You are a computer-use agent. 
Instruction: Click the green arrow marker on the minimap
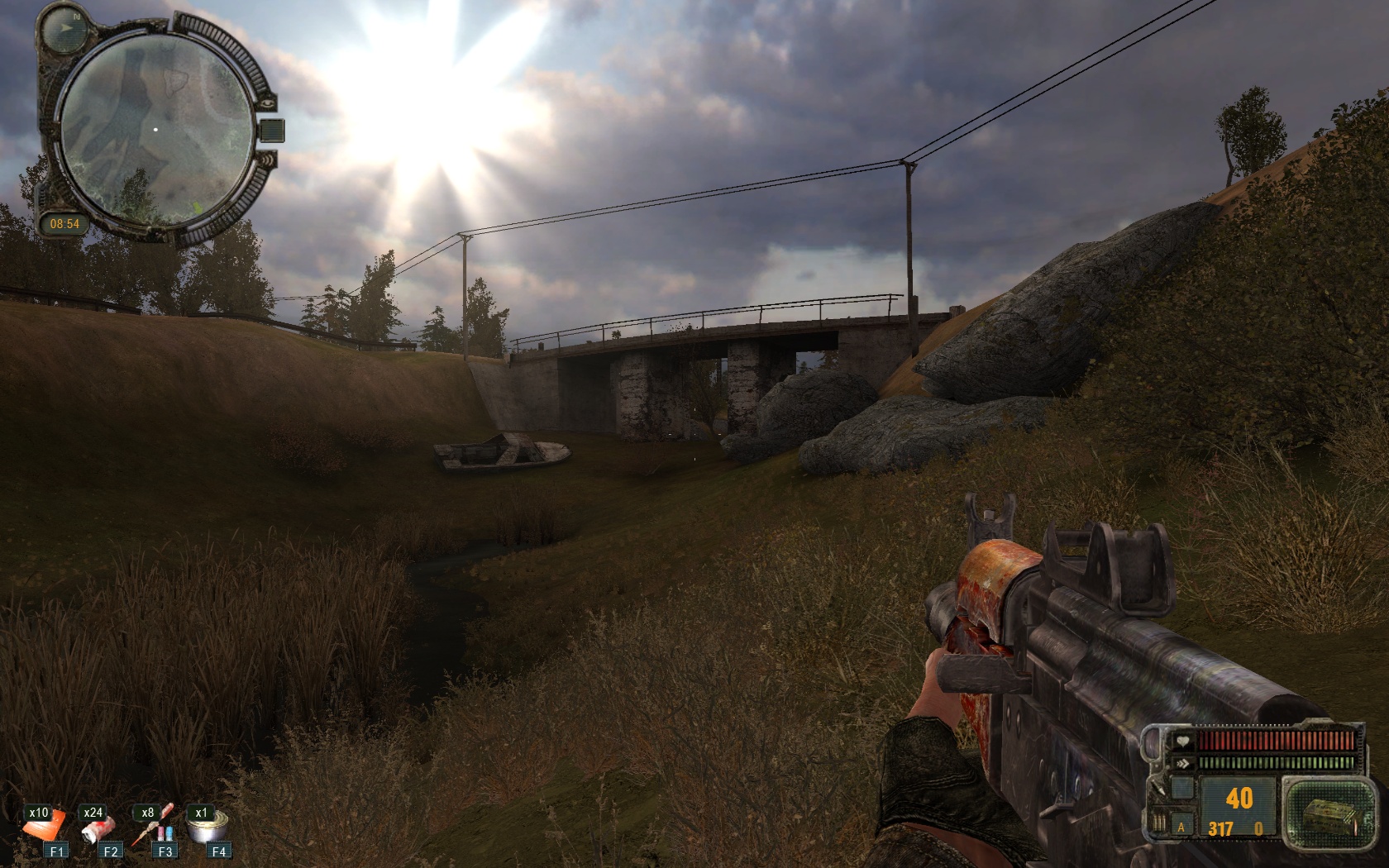pos(196,206)
